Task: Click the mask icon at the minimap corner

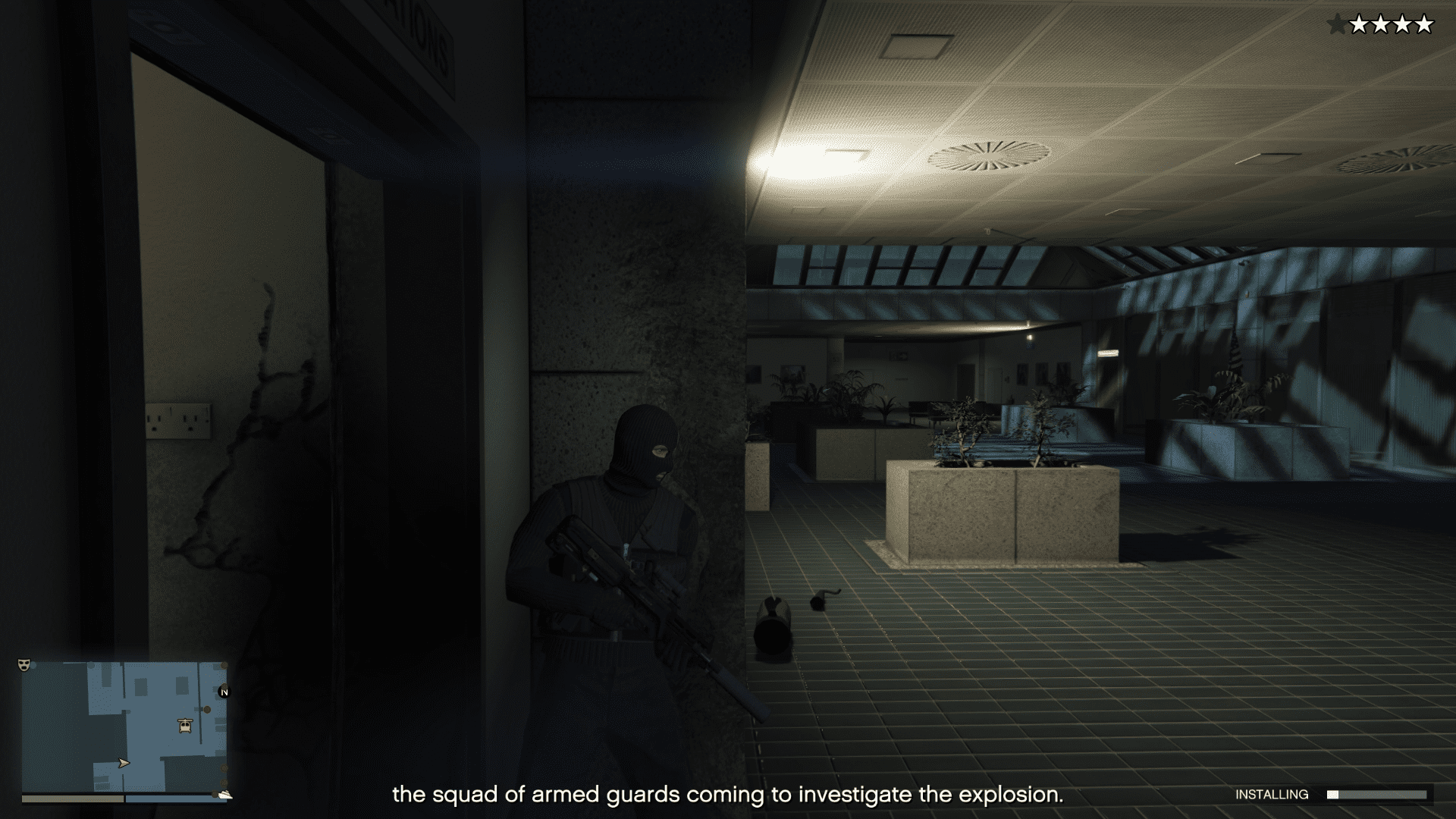Action: click(24, 664)
